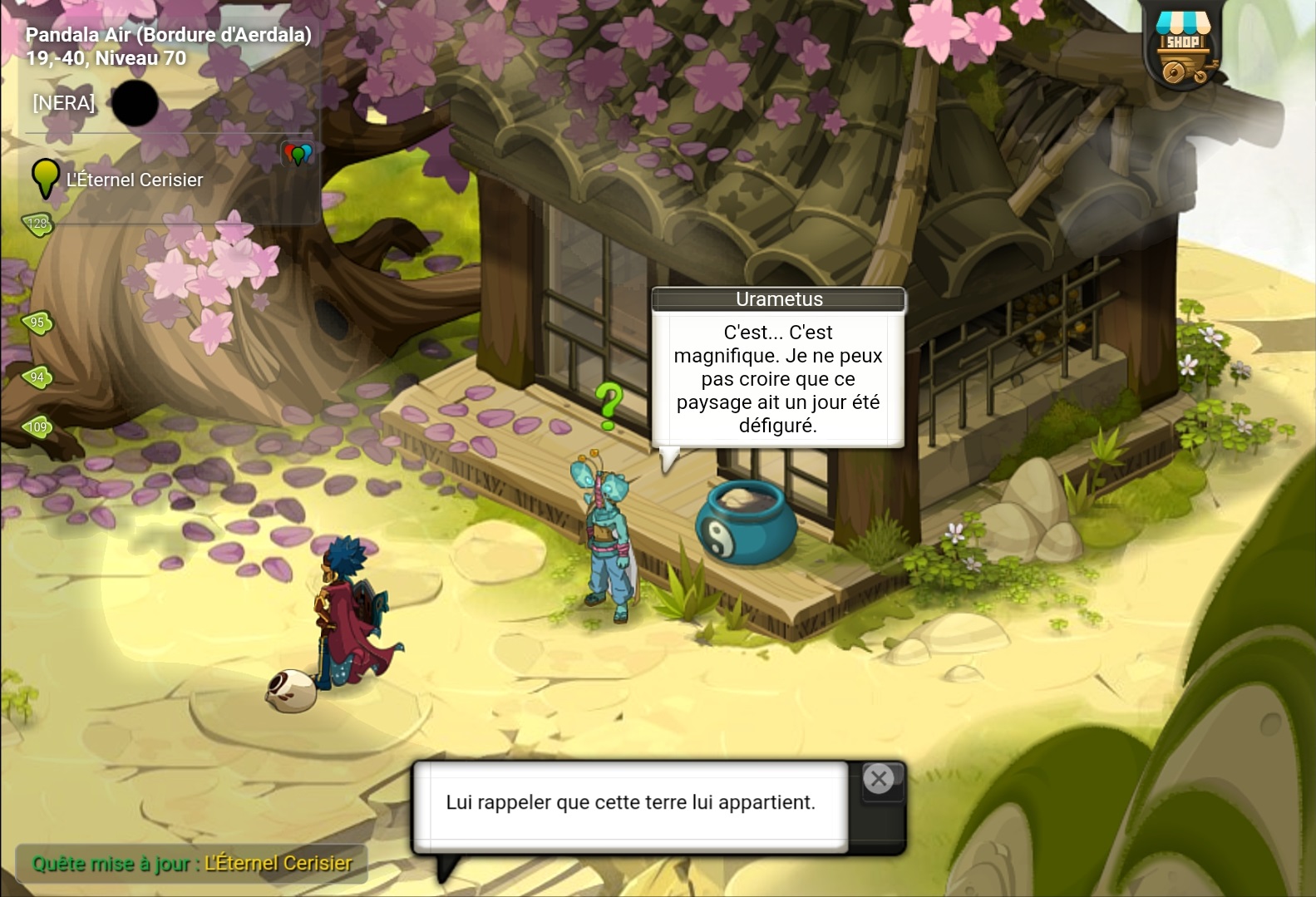1316x897 pixels.
Task: Select the green leaf marker numbered 95
Action: (37, 323)
